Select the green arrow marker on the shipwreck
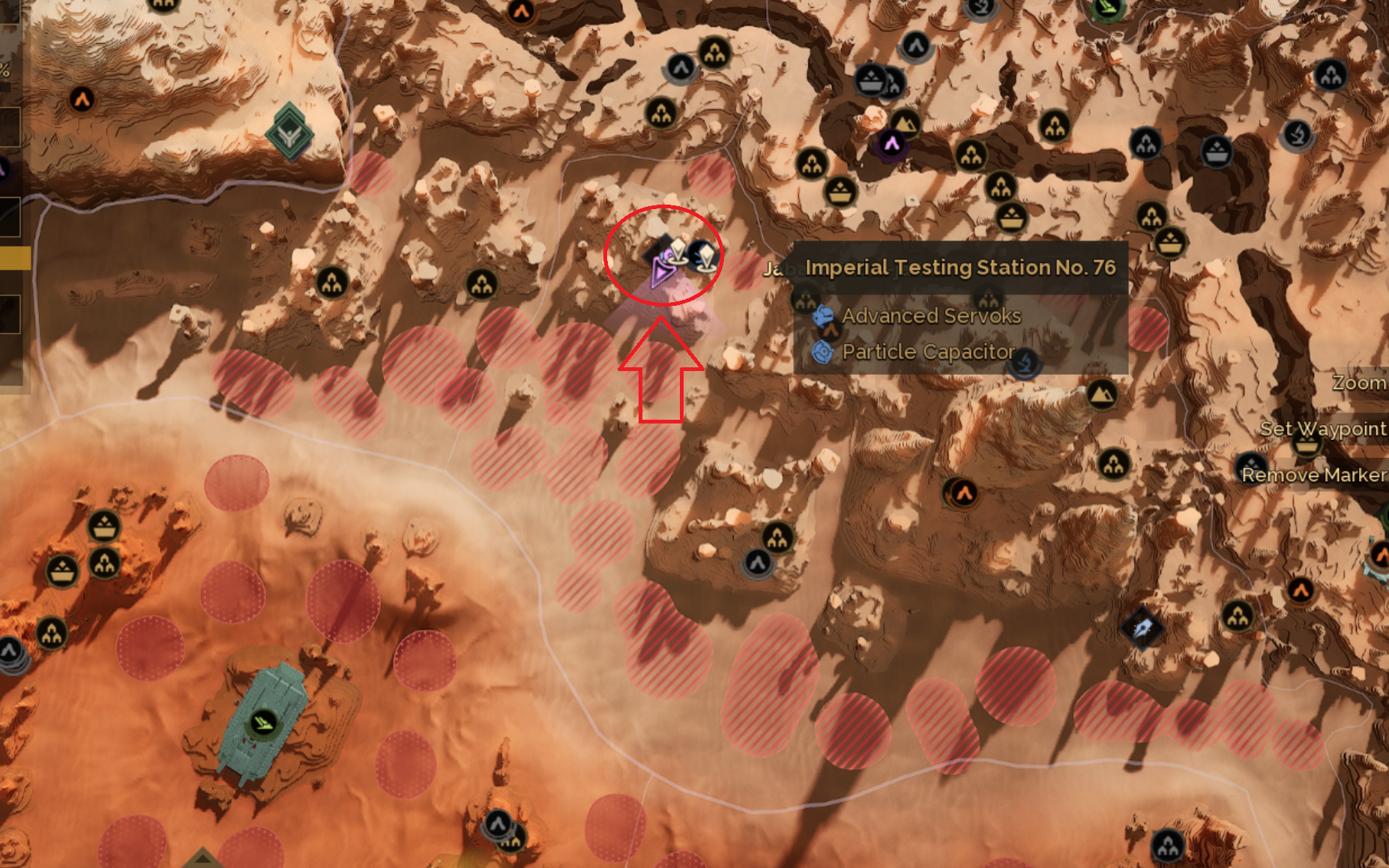 (x=262, y=723)
